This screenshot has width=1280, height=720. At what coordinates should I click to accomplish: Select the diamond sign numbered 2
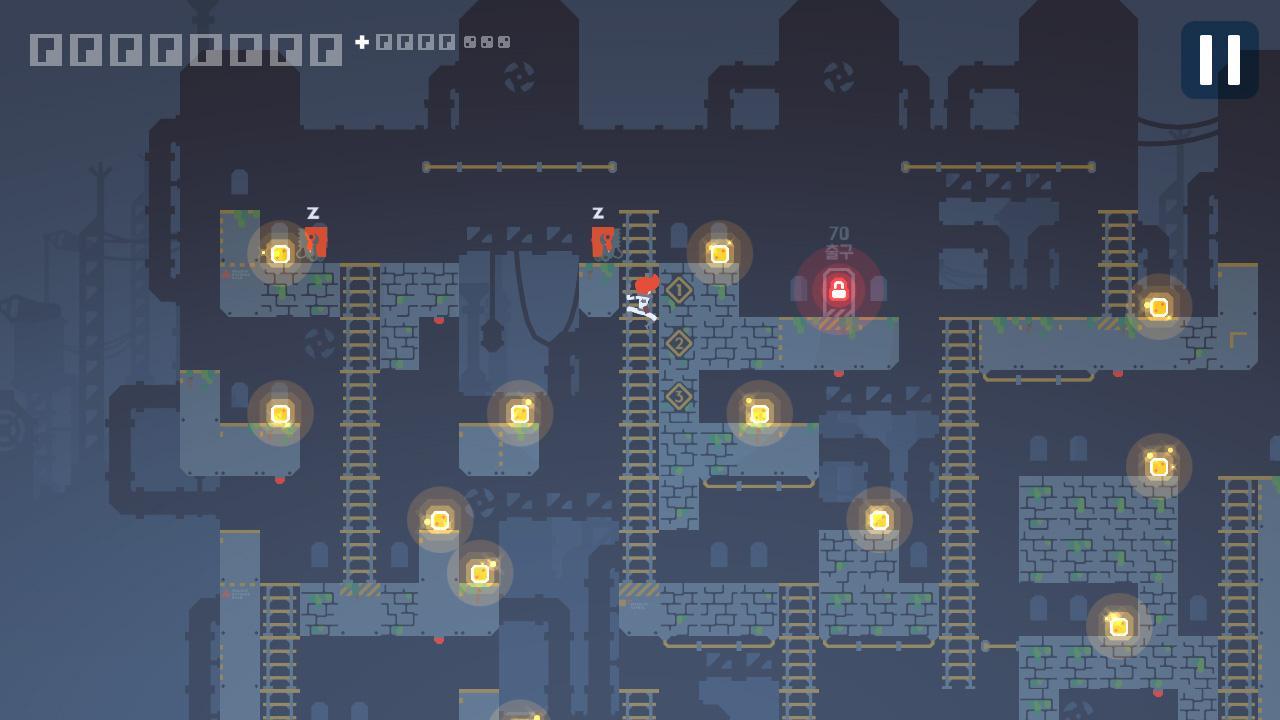coord(679,342)
